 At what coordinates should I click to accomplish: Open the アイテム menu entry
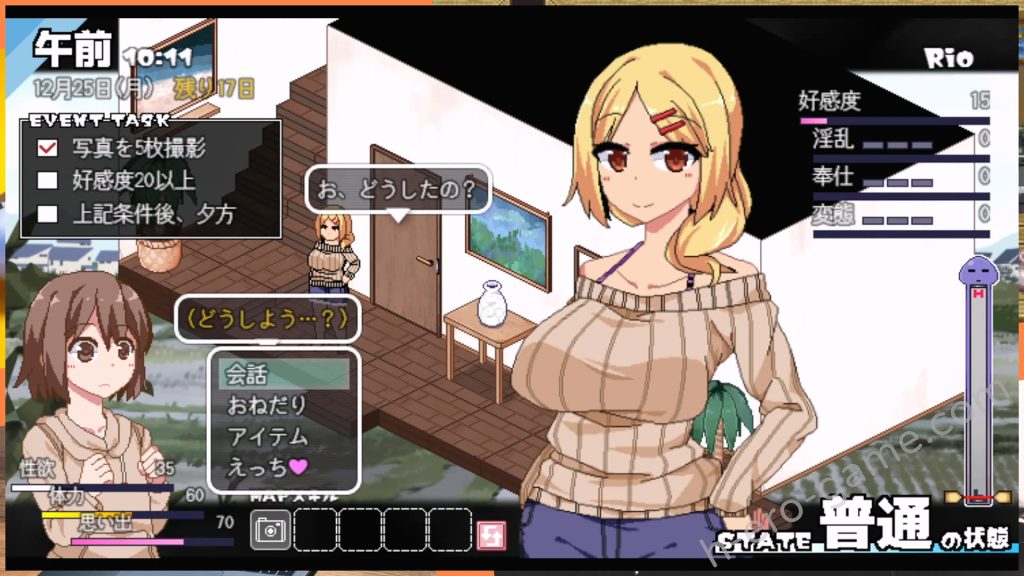coord(284,436)
